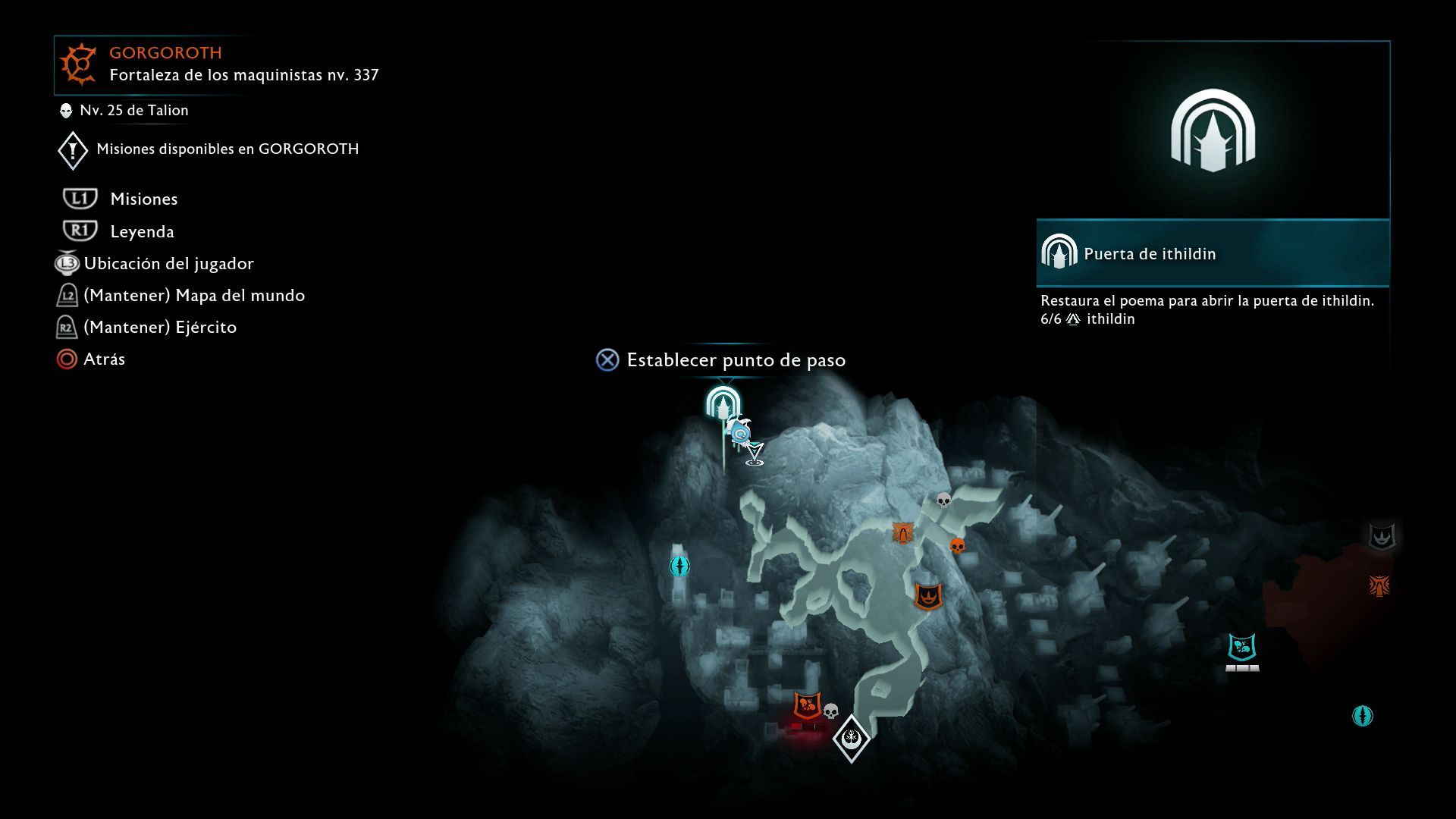Image resolution: width=1456 pixels, height=819 pixels.
Task: Choose the orange skull map marker
Action: 958,545
